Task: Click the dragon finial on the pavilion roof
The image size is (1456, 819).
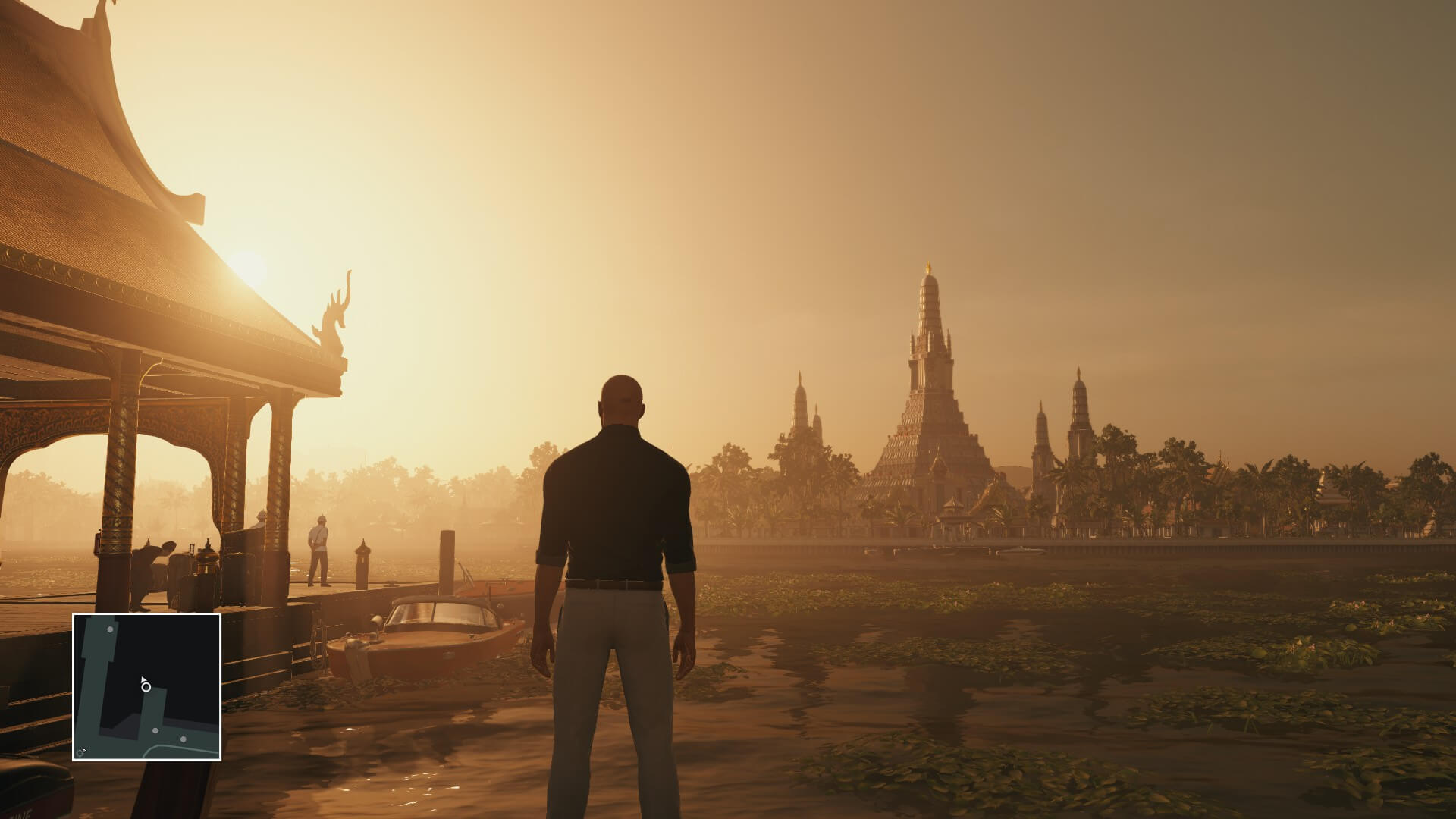Action: [332, 315]
